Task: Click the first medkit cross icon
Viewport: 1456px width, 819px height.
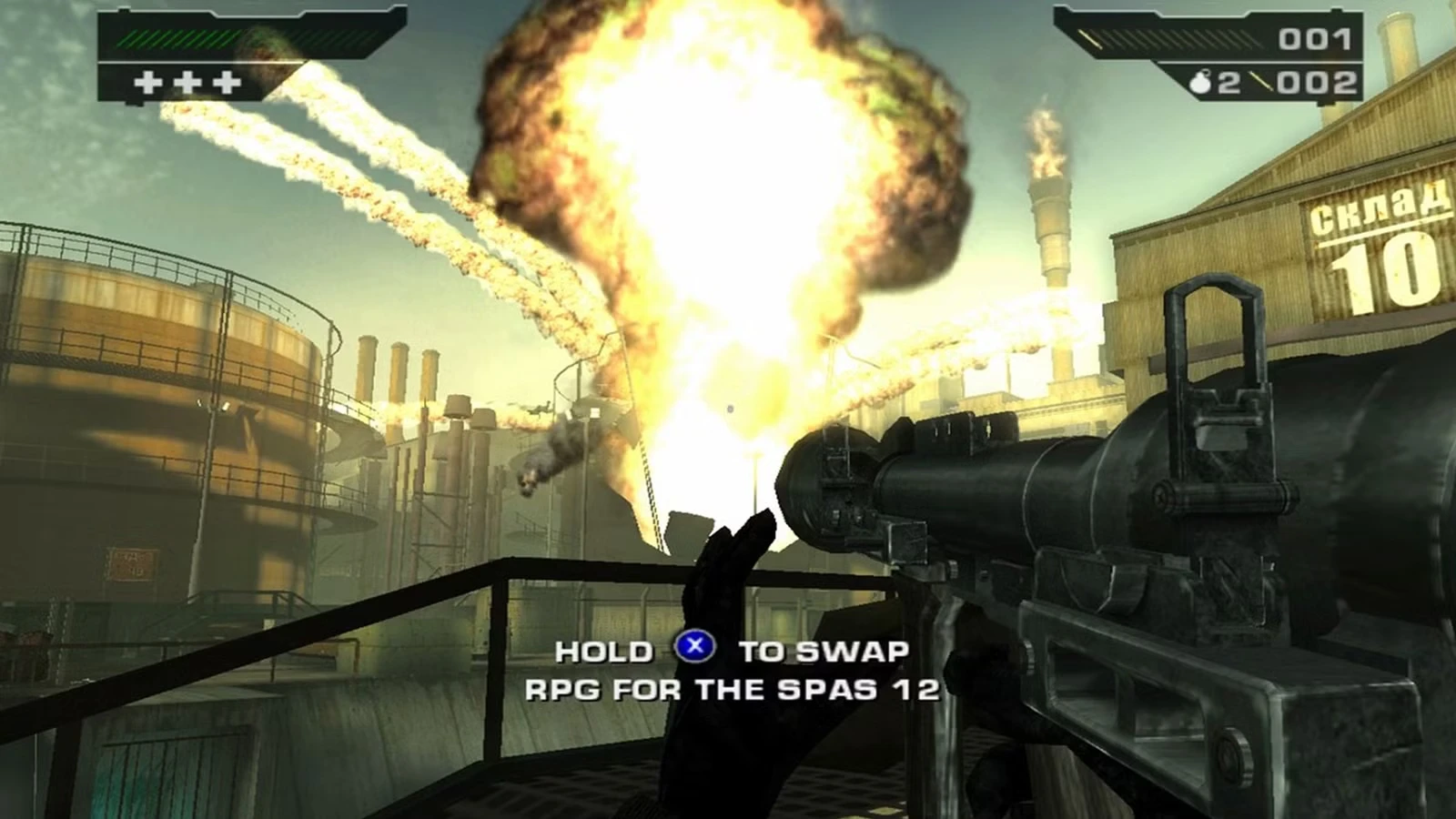Action: coord(148,82)
